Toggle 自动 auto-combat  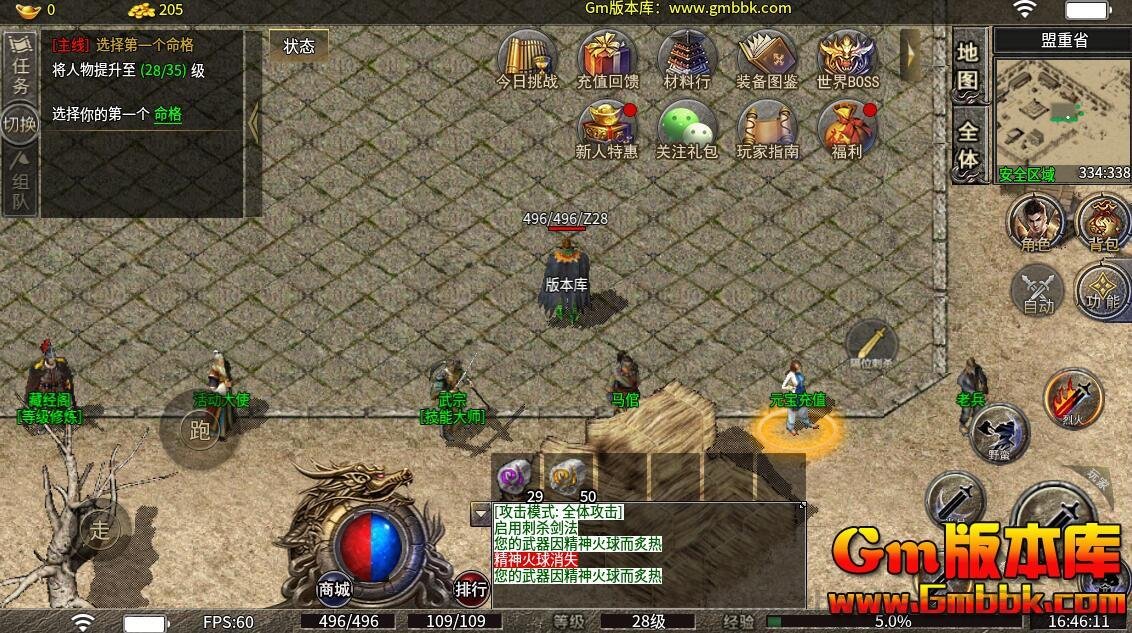(x=1038, y=291)
